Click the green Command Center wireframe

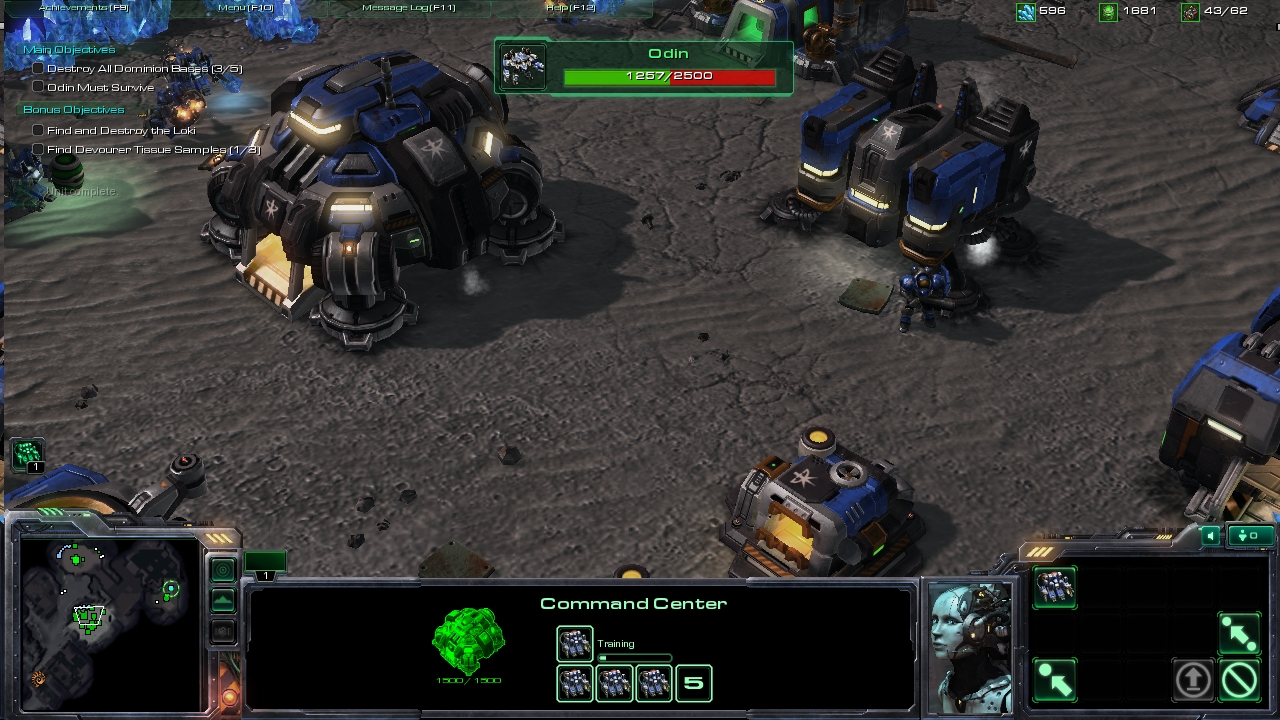point(468,641)
